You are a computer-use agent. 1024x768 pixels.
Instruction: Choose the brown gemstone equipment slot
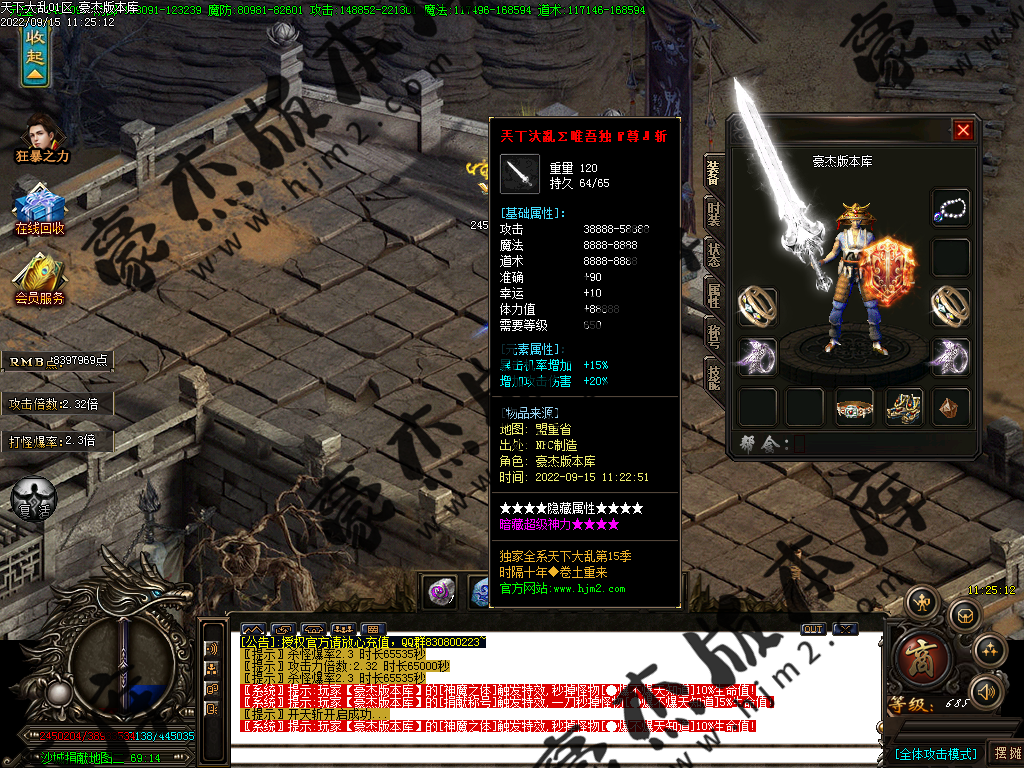tap(950, 407)
